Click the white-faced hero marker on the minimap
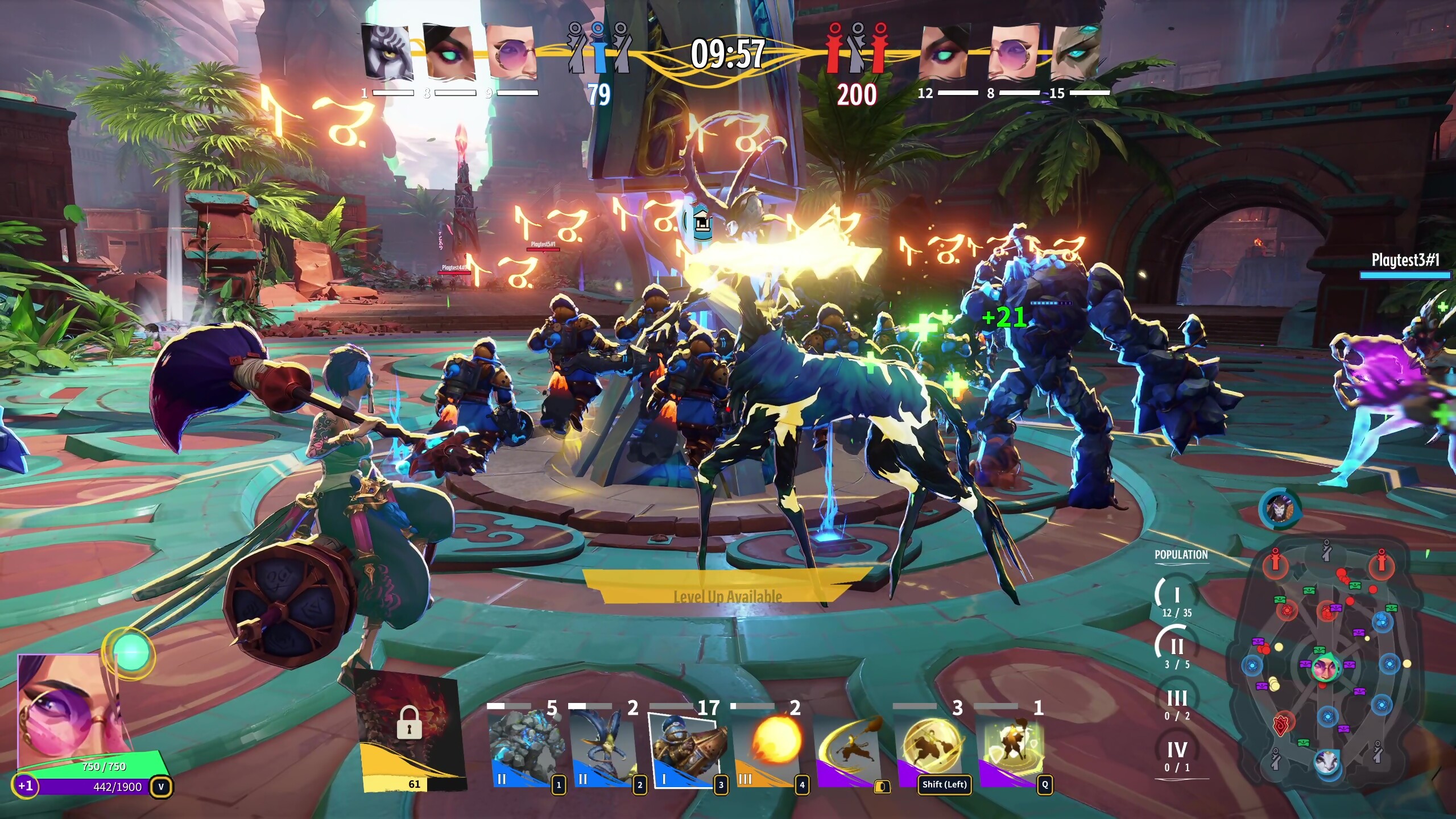Image resolution: width=1456 pixels, height=819 pixels. [x=1327, y=761]
